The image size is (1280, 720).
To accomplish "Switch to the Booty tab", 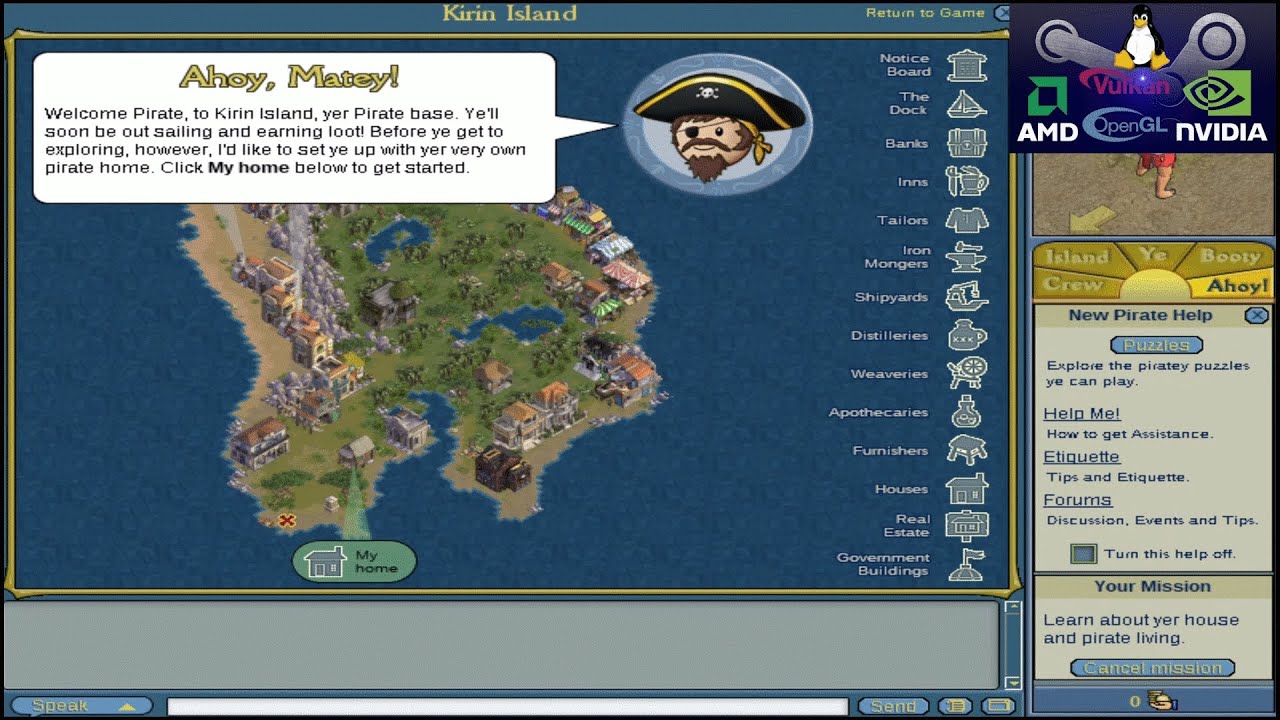I will [x=1229, y=256].
